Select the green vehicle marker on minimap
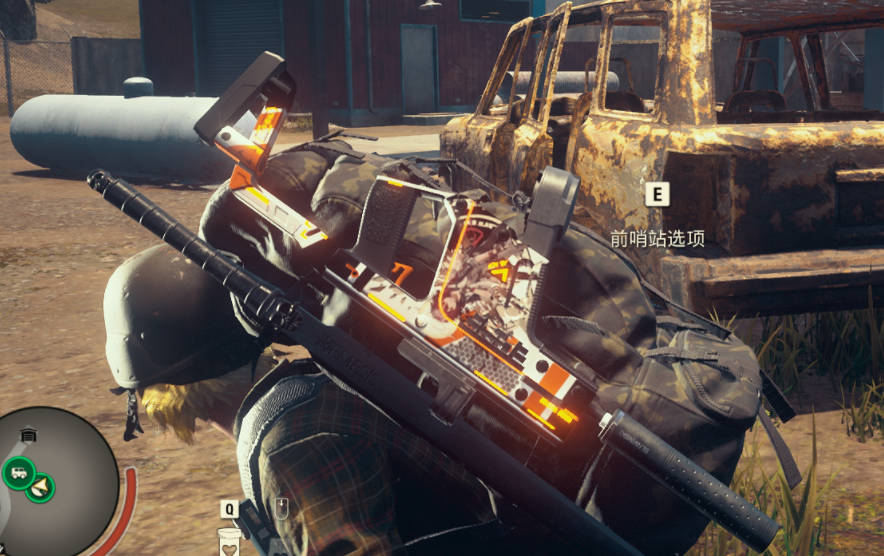 (x=17, y=472)
